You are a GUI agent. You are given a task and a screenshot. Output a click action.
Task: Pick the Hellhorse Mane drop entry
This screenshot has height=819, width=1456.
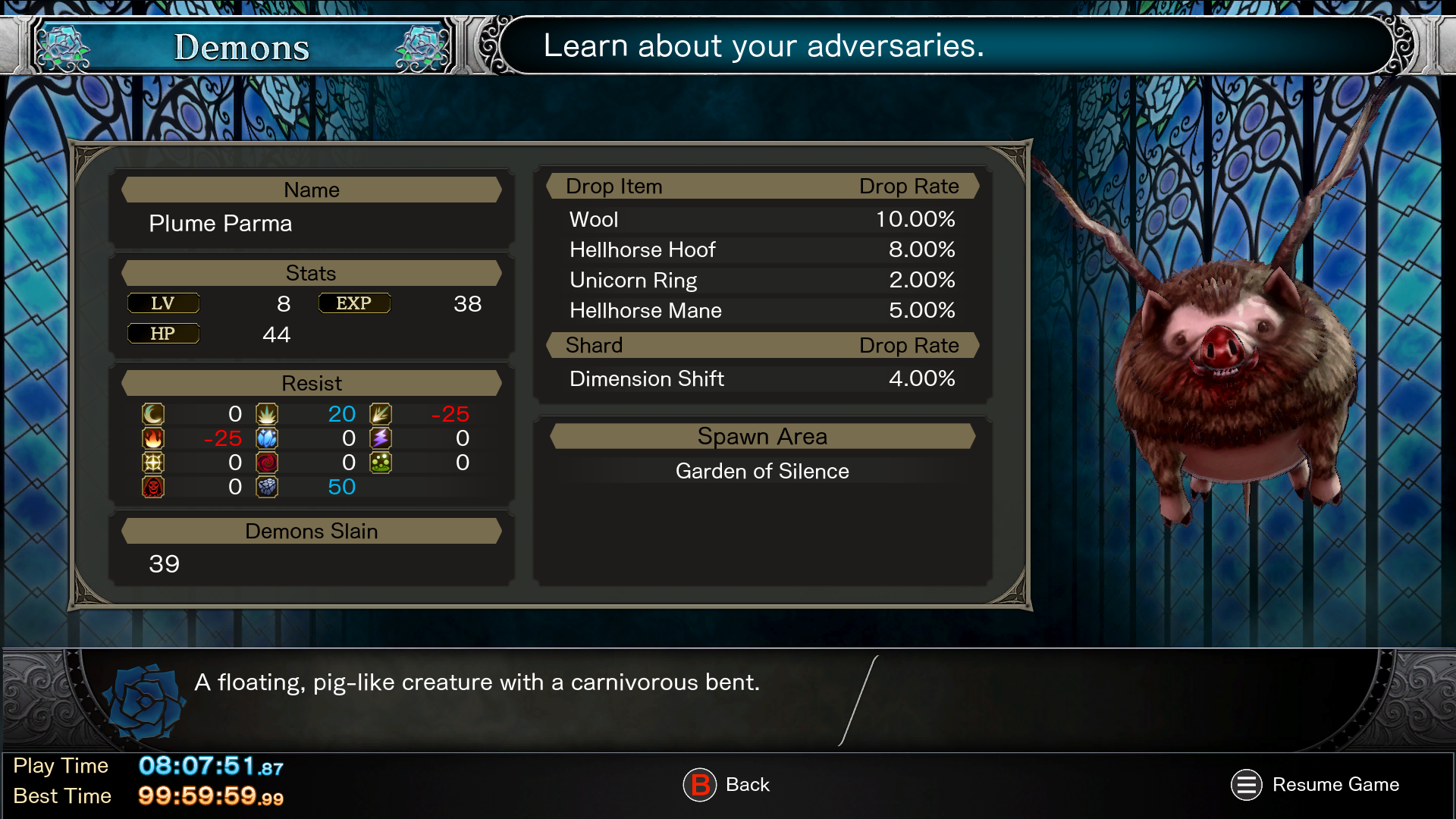click(x=761, y=310)
